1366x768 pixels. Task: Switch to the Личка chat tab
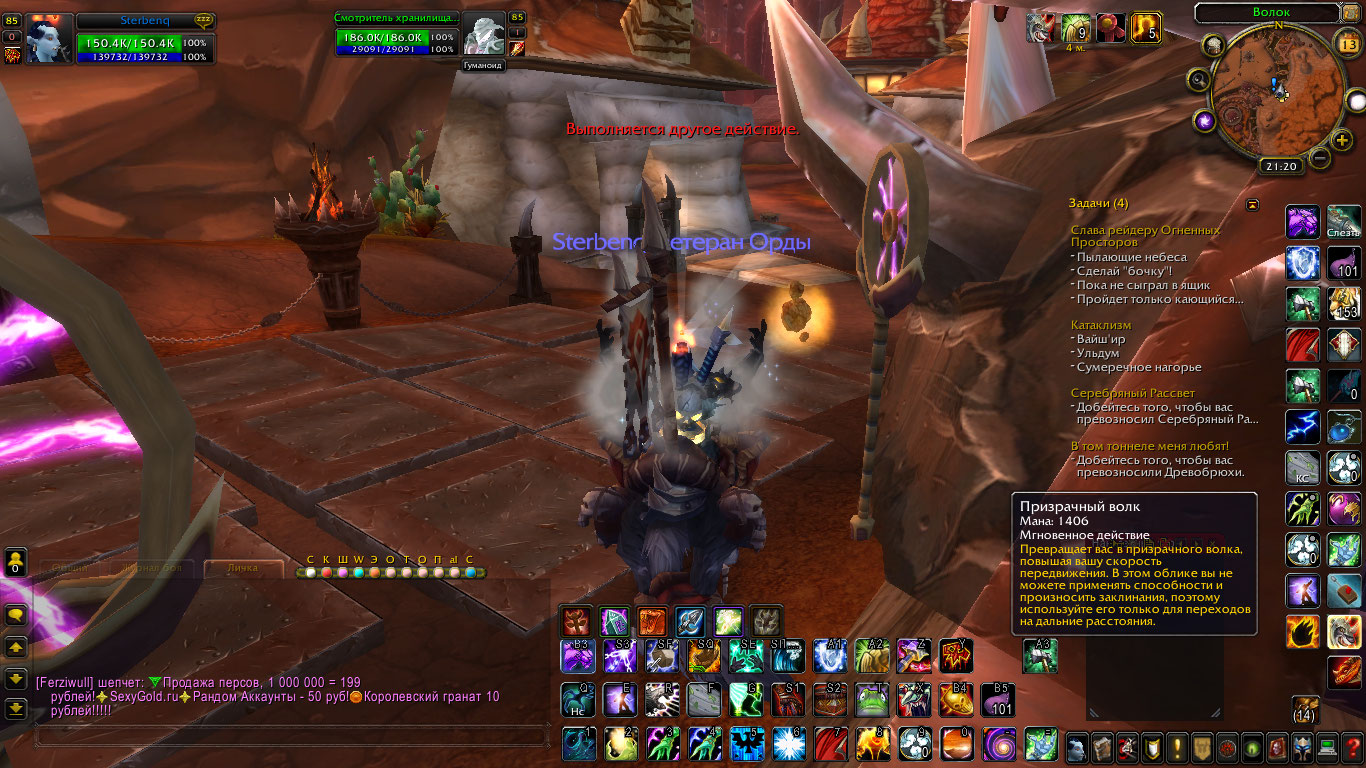click(x=241, y=568)
